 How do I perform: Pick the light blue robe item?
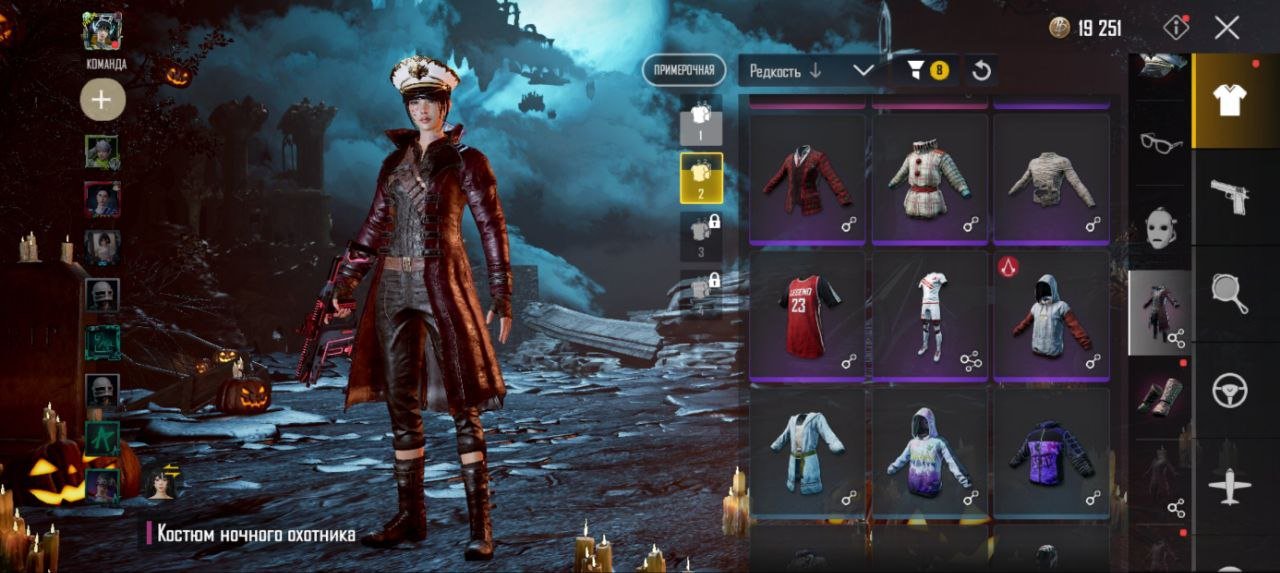[807, 452]
